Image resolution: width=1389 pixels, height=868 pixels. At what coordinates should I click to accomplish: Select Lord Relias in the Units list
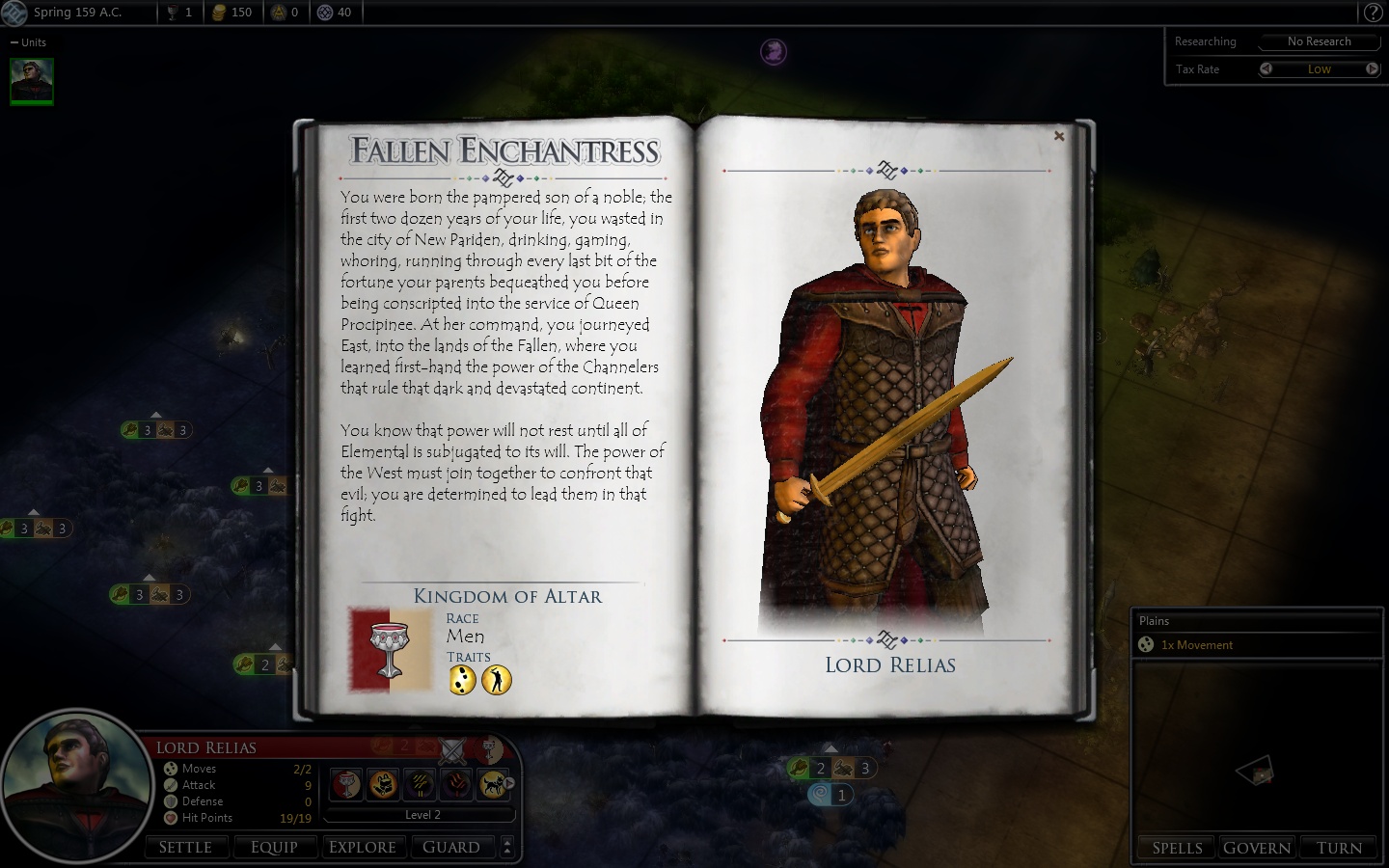[32, 81]
